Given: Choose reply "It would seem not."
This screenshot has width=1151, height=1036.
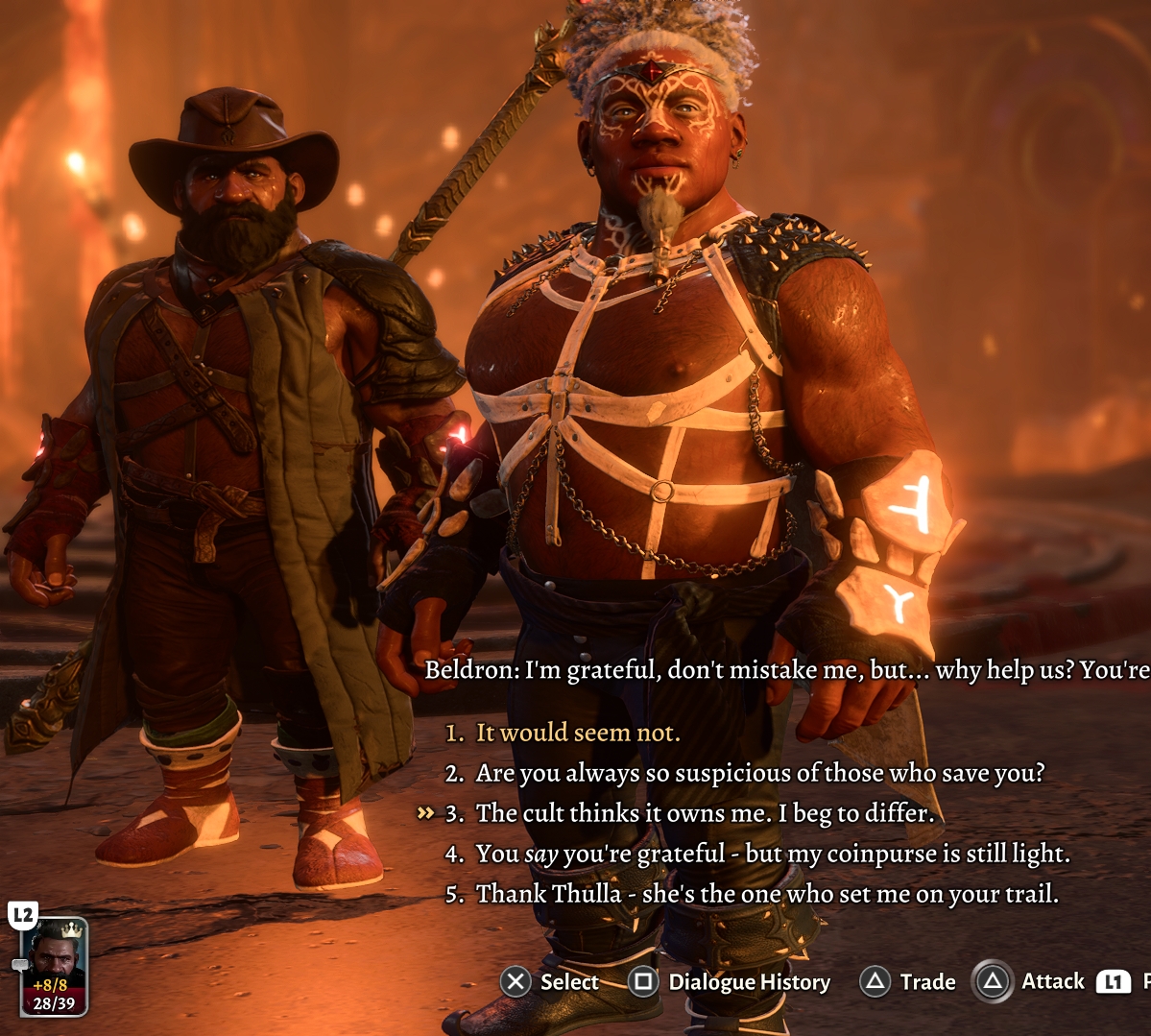Looking at the screenshot, I should pyautogui.click(x=577, y=733).
